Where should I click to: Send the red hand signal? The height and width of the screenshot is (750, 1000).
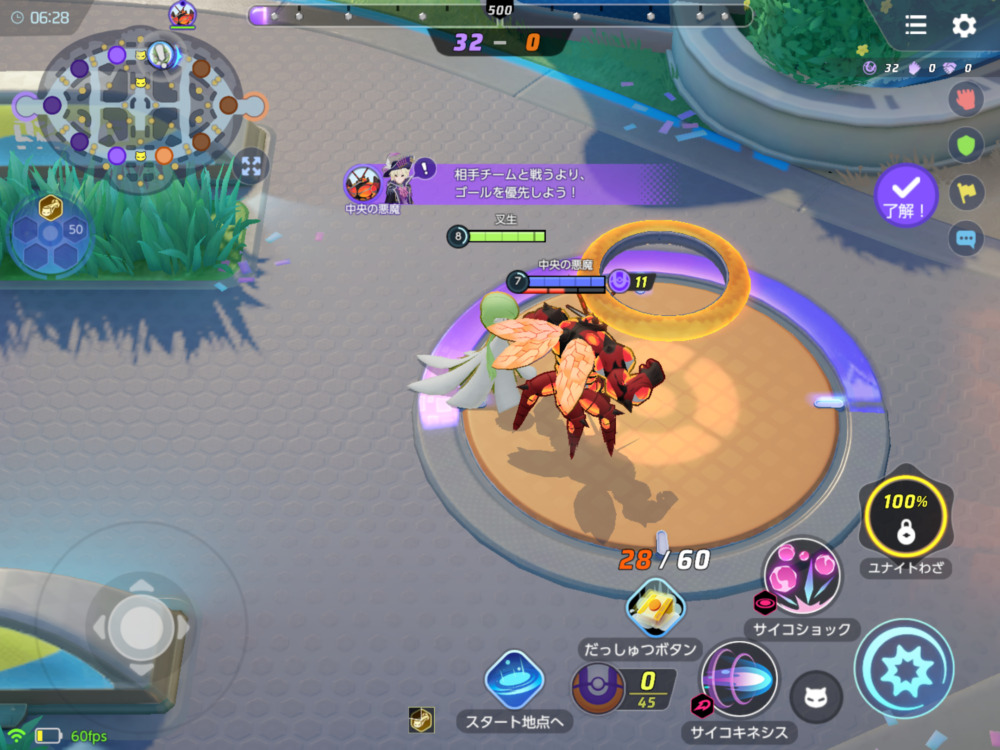pyautogui.click(x=965, y=99)
